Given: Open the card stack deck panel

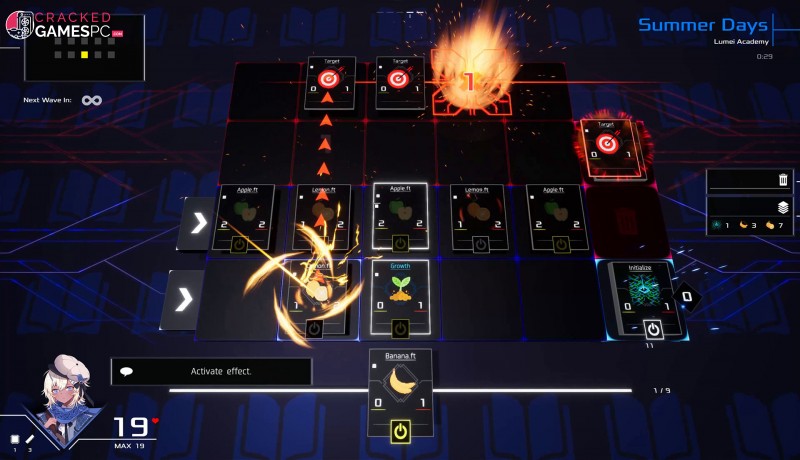Looking at the screenshot, I should [x=783, y=208].
